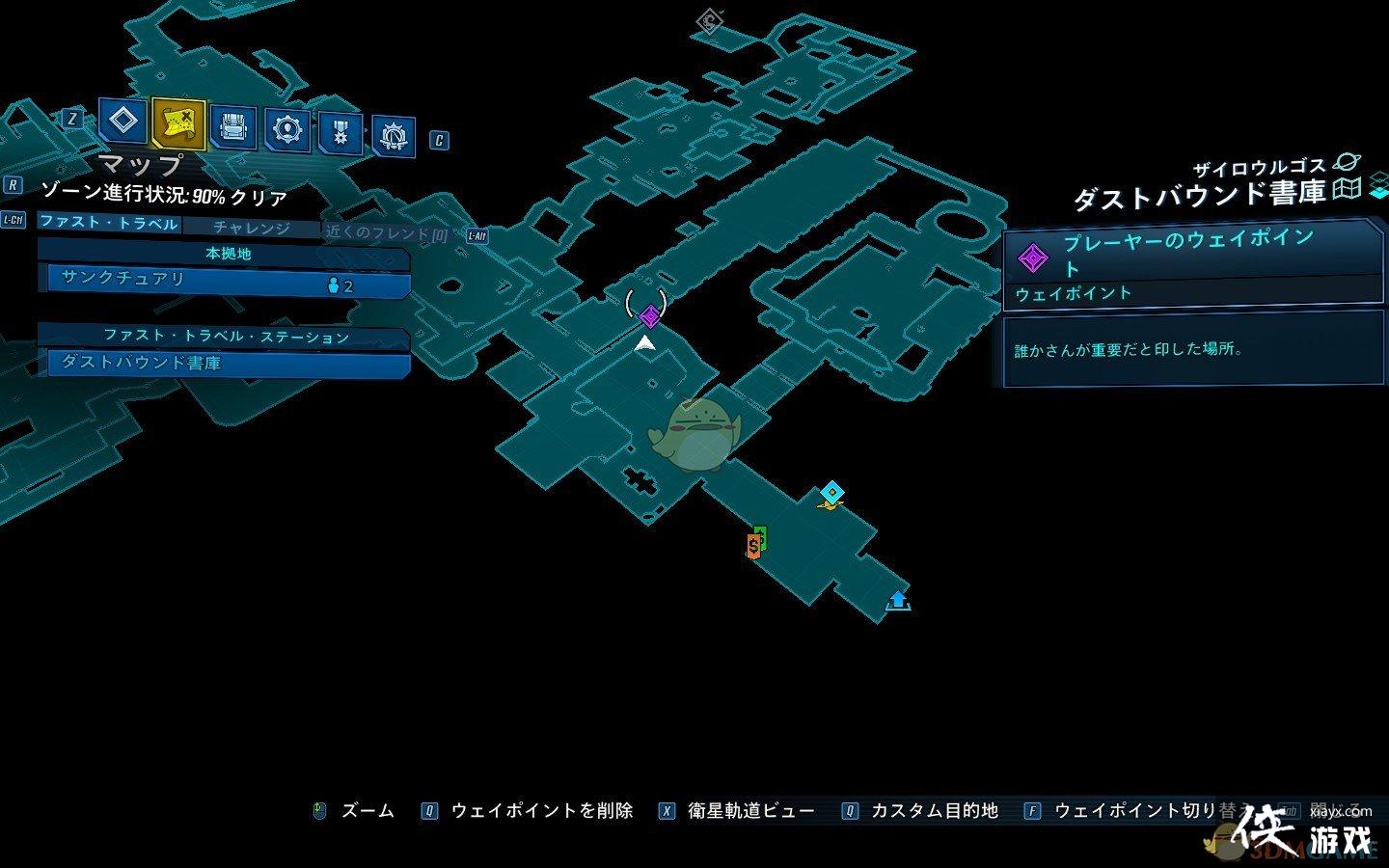Click the ウェイポイントを削除 option
1389x868 pixels.
coord(541,811)
